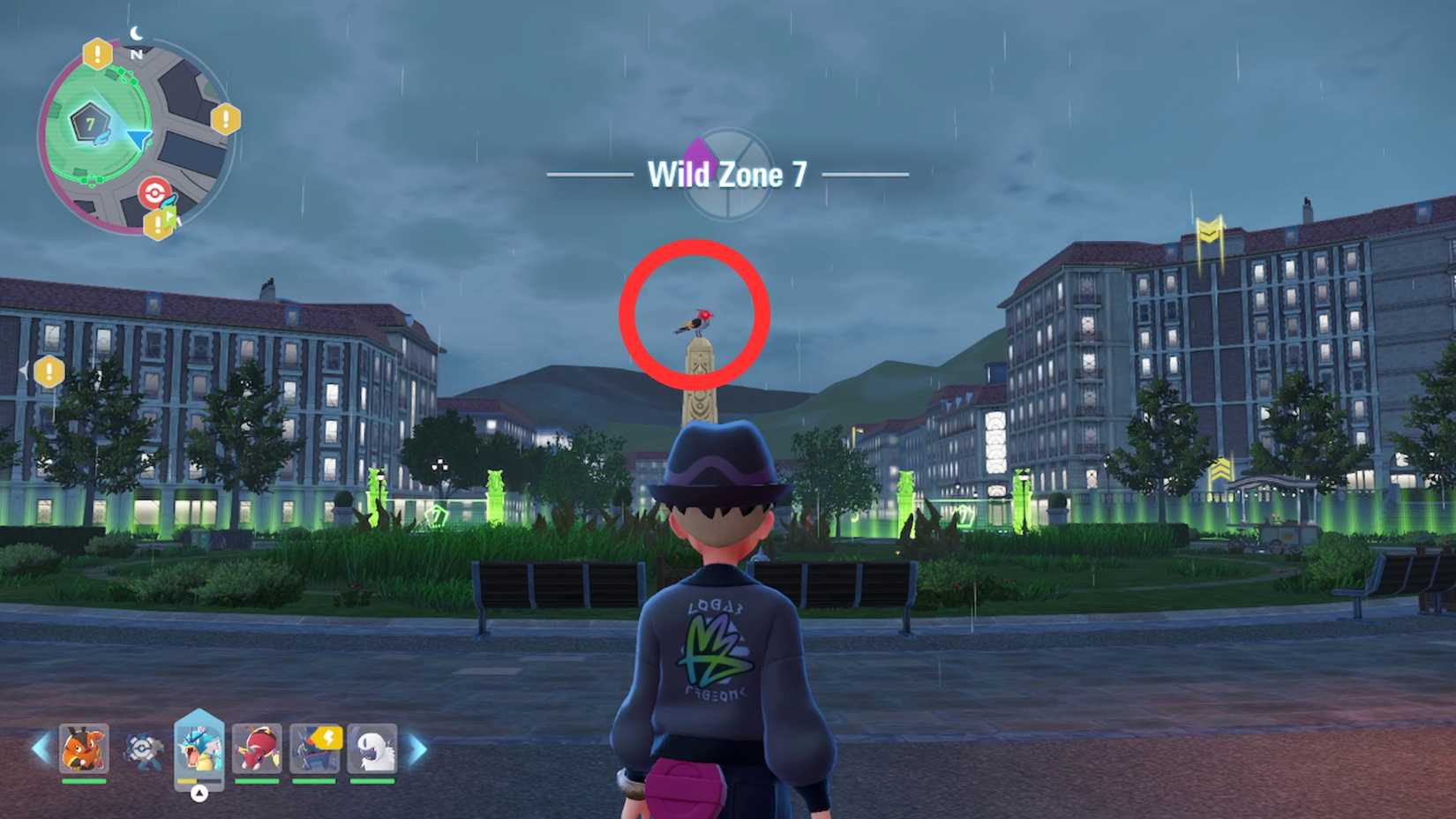Click the quest marker at the top of the minimap

pos(97,55)
